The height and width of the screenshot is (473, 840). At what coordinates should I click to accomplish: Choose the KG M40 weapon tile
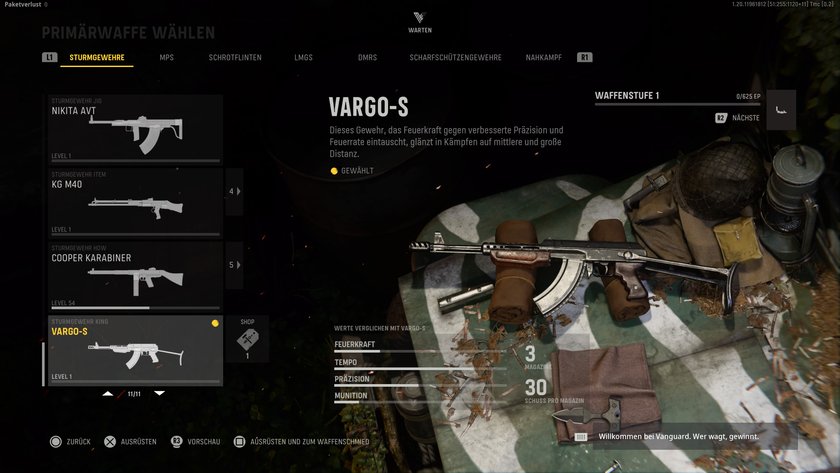point(135,202)
